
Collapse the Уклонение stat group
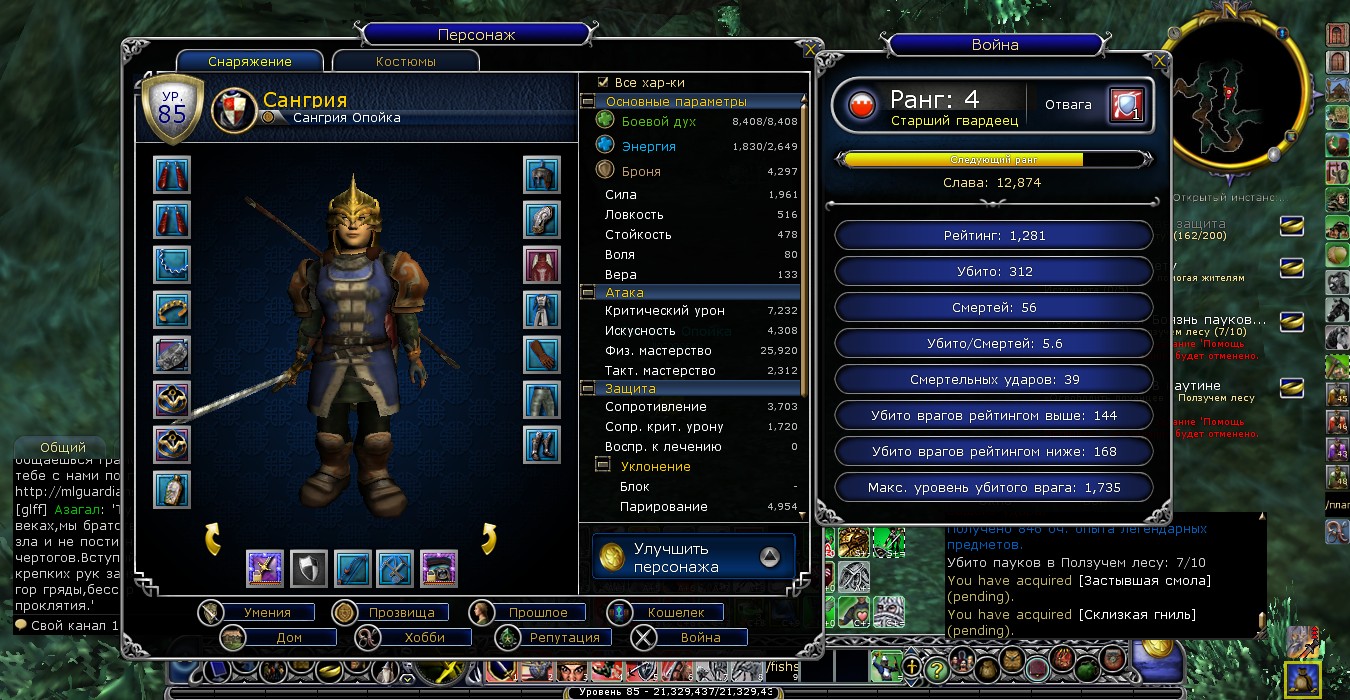pos(603,466)
